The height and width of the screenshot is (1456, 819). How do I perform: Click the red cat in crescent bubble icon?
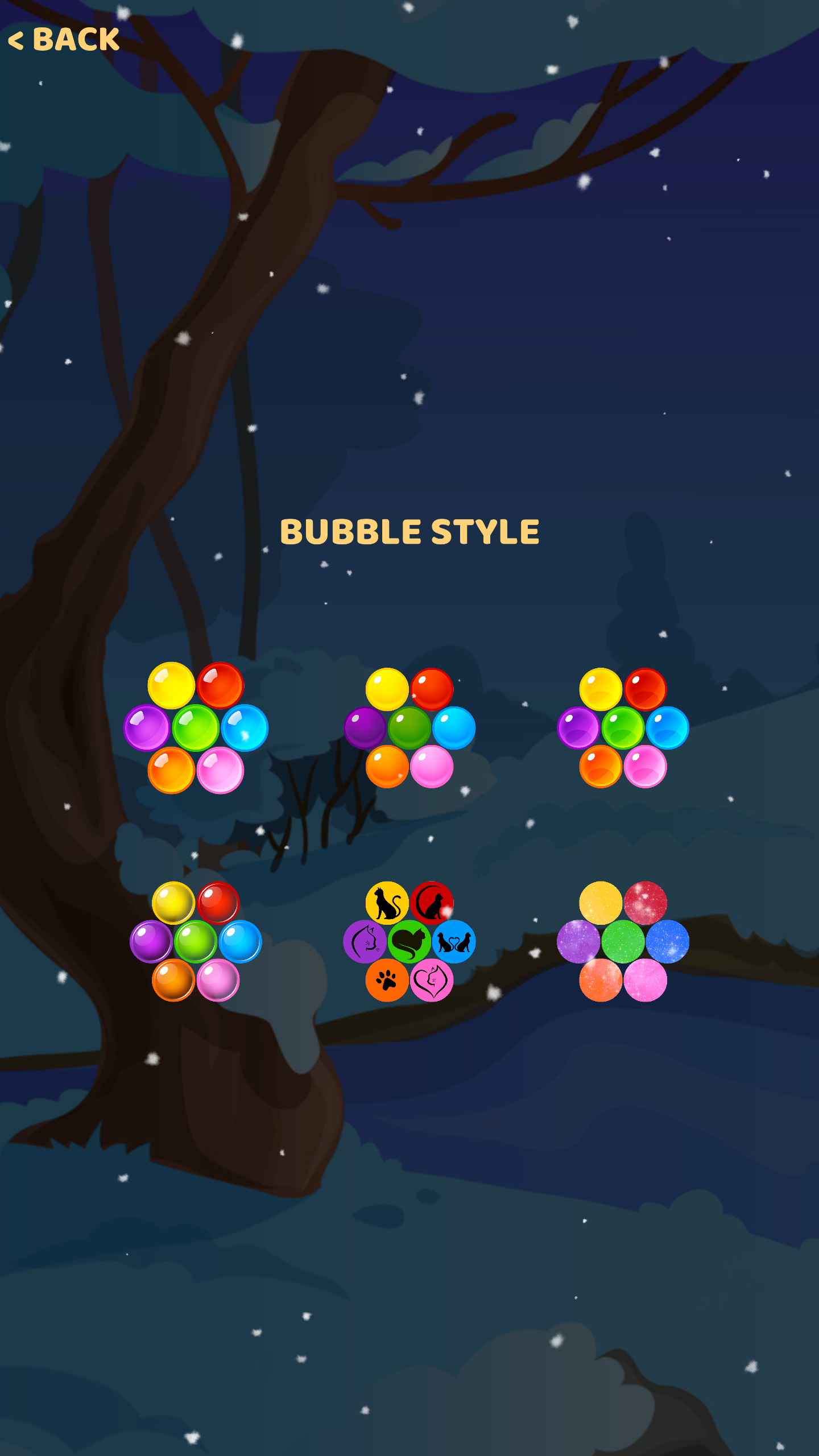click(431, 902)
